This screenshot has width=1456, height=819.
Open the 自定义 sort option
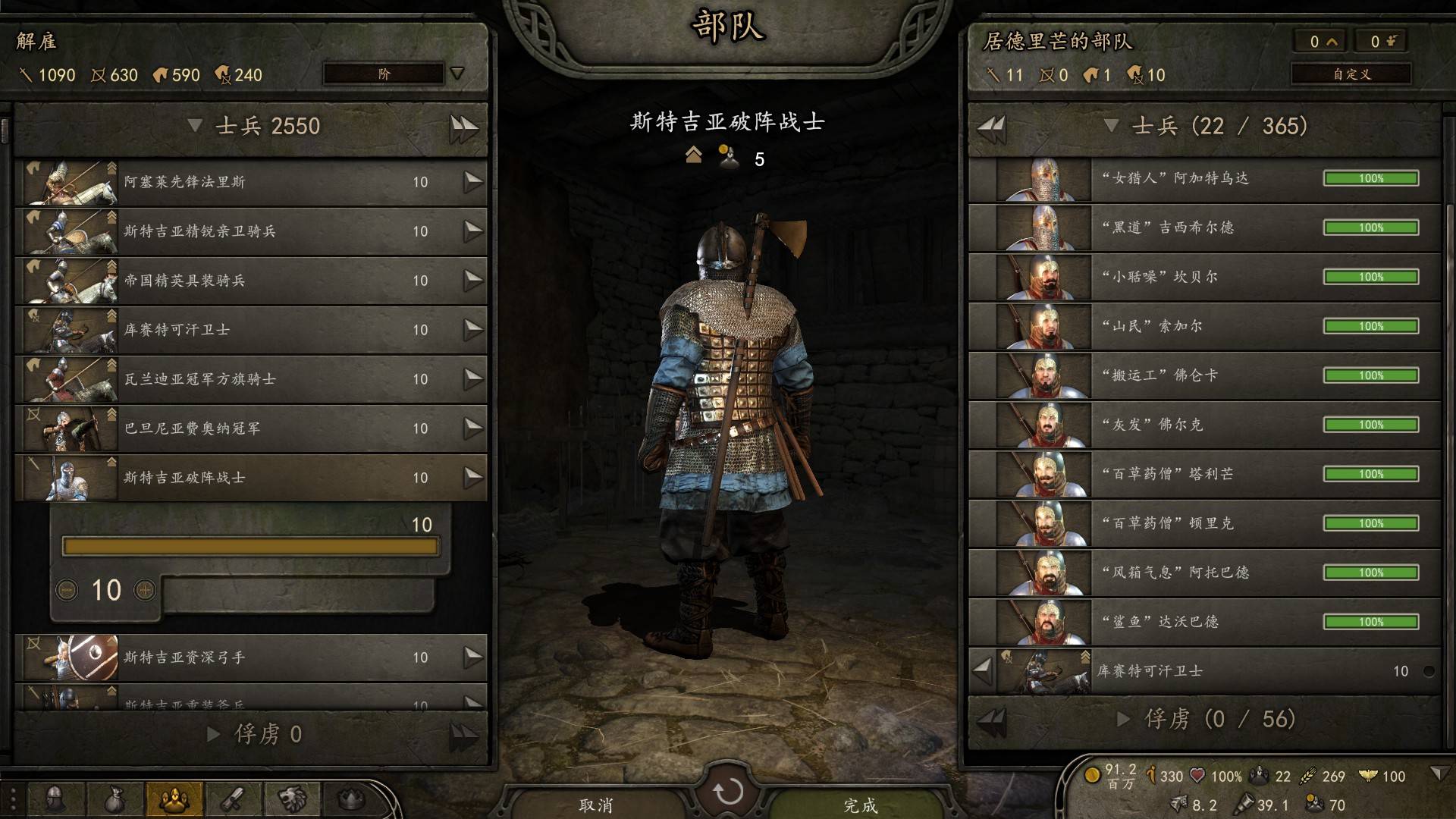pyautogui.click(x=1351, y=74)
